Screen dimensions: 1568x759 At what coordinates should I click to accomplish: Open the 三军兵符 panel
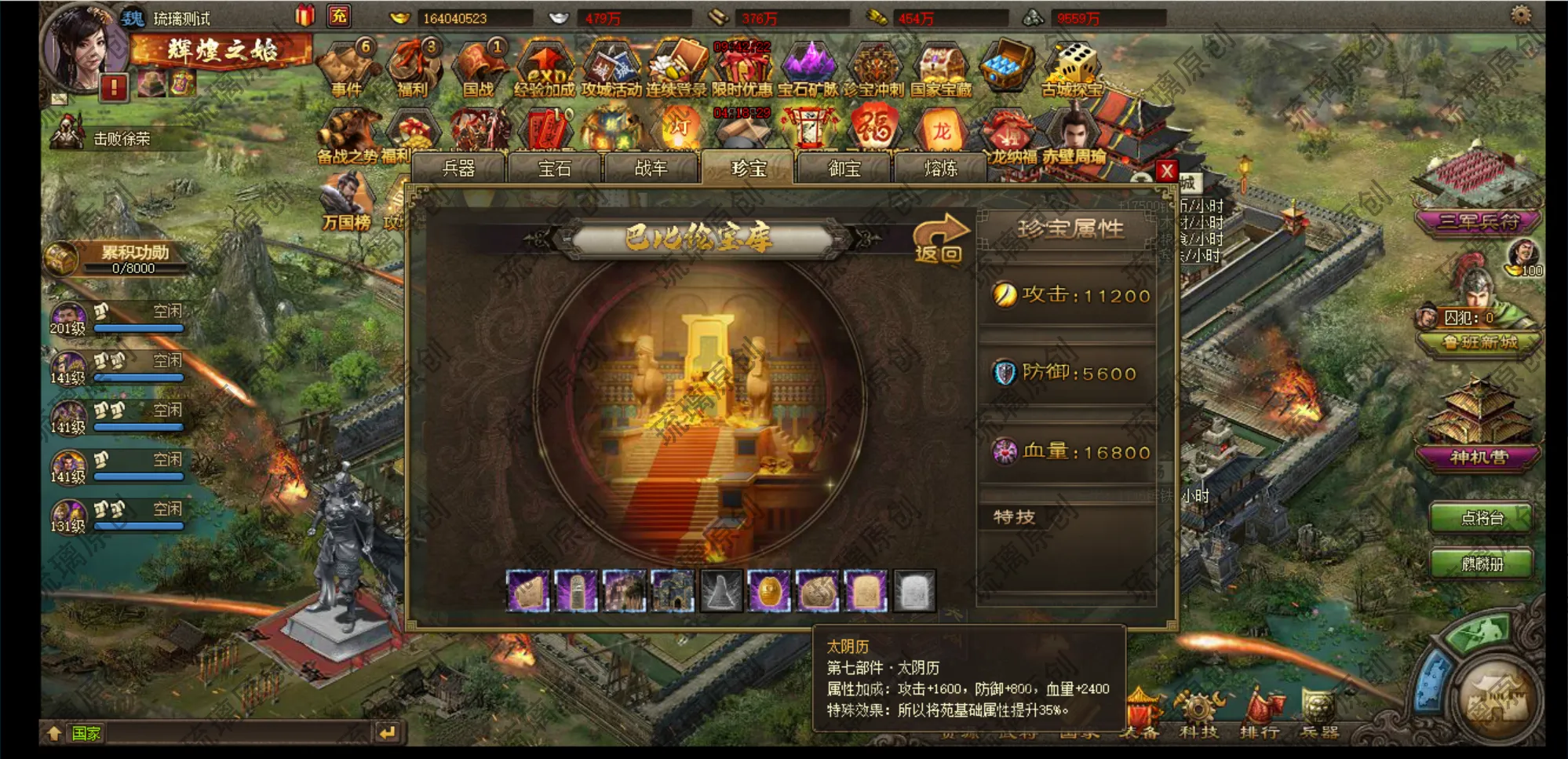point(1479,222)
